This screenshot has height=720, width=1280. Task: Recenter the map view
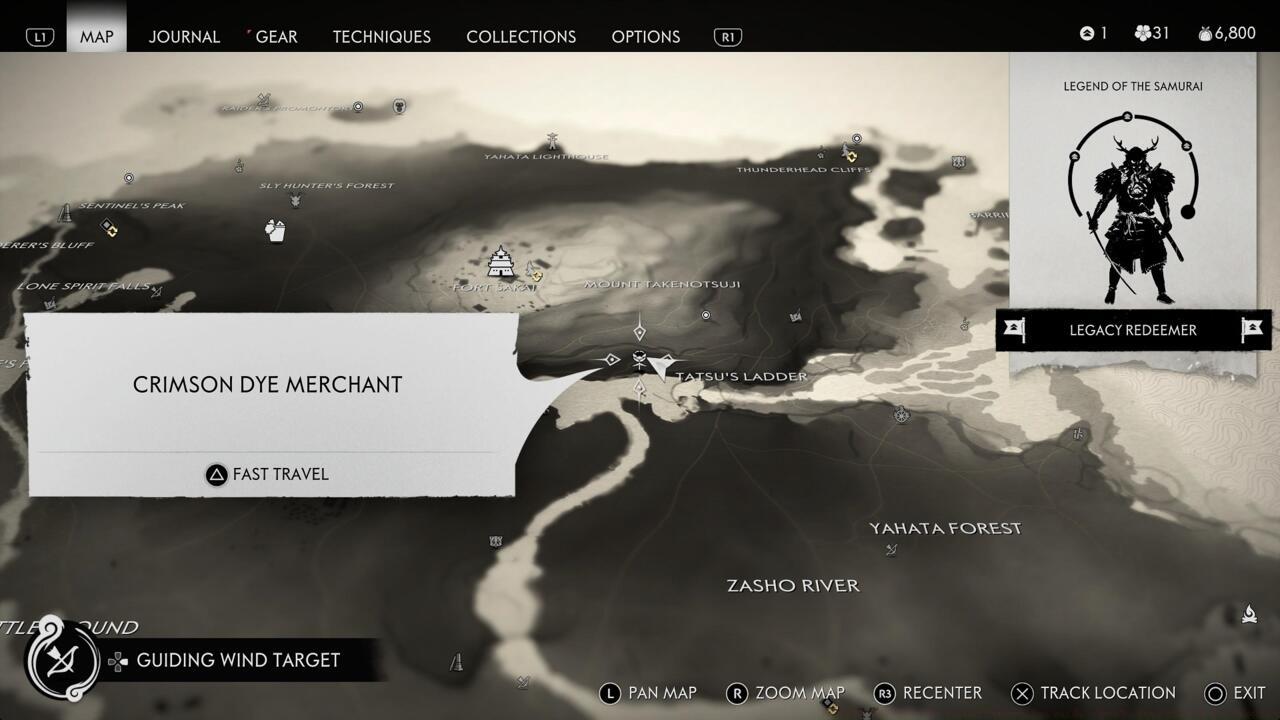coord(940,693)
